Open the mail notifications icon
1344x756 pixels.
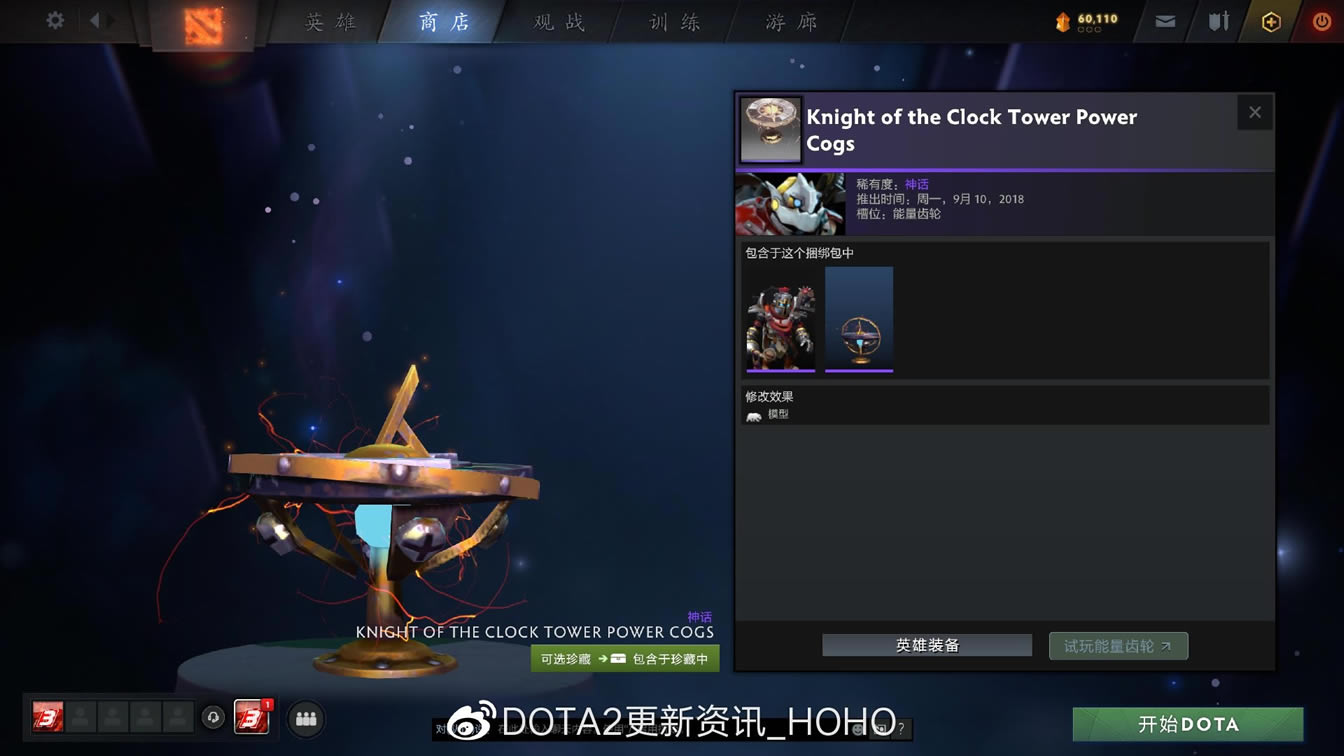click(1164, 19)
